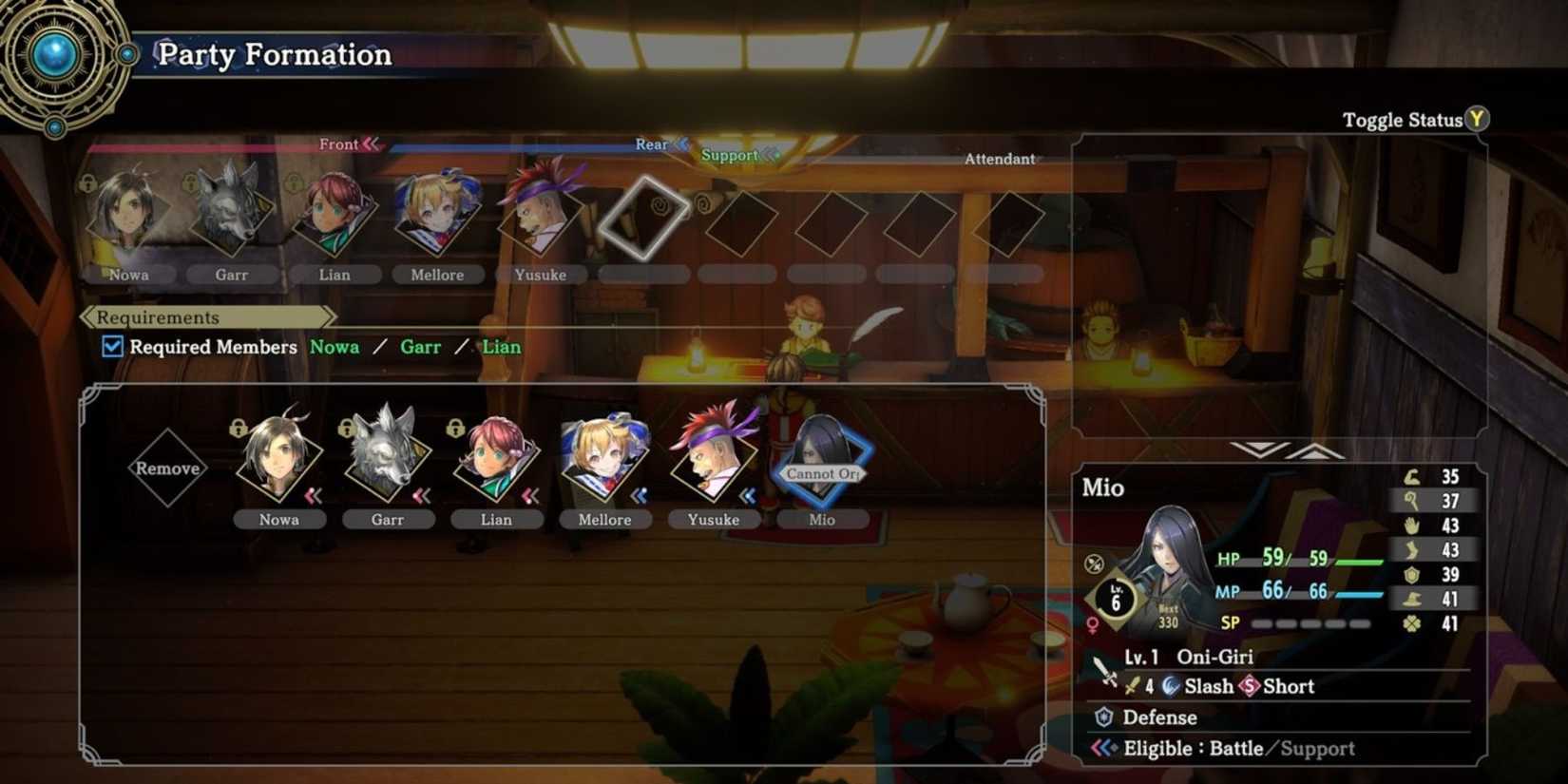The width and height of the screenshot is (1568, 784).
Task: Select the Support section header
Action: tap(730, 155)
